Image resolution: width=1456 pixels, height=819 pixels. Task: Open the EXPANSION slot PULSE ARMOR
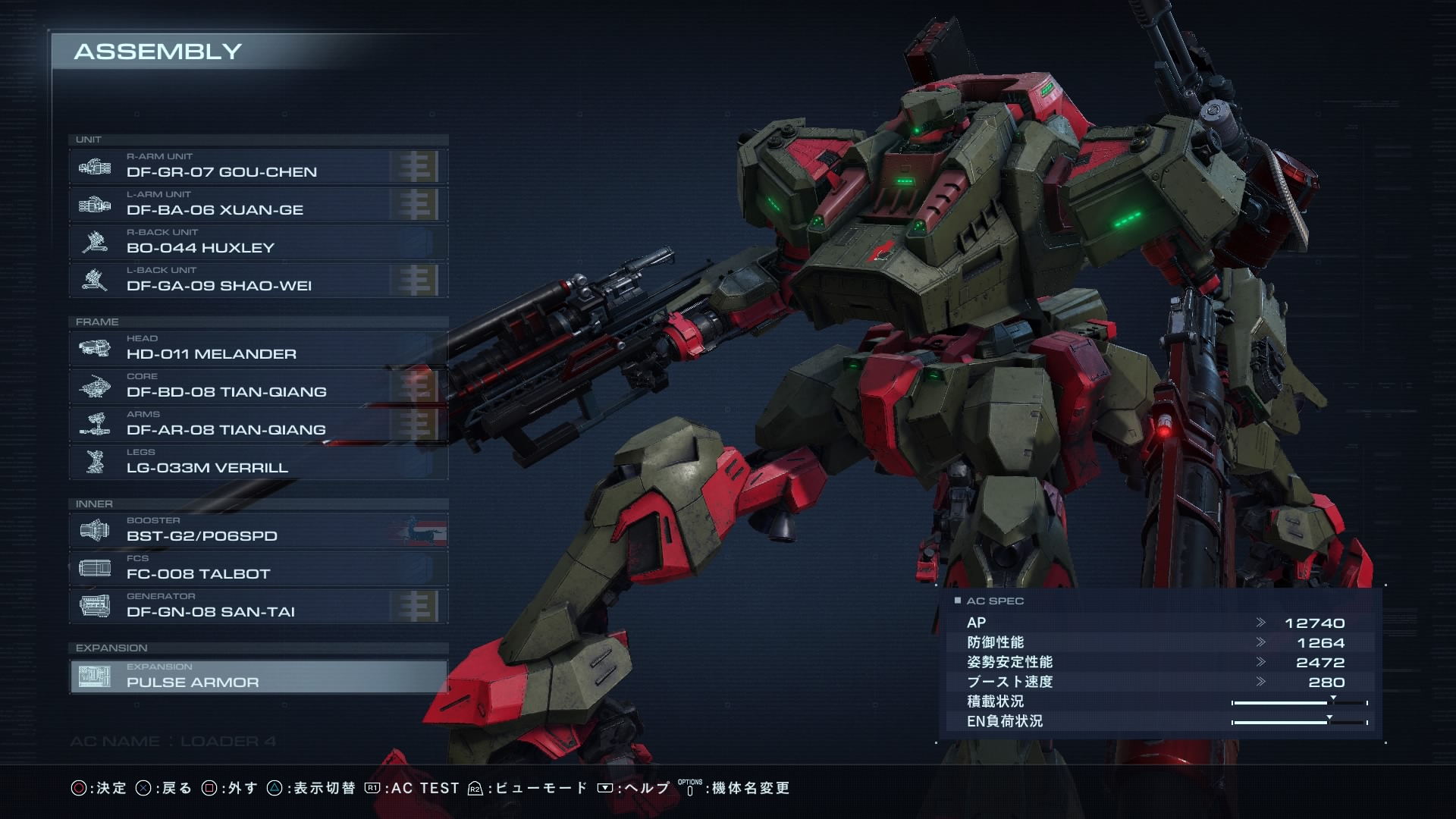tap(258, 676)
